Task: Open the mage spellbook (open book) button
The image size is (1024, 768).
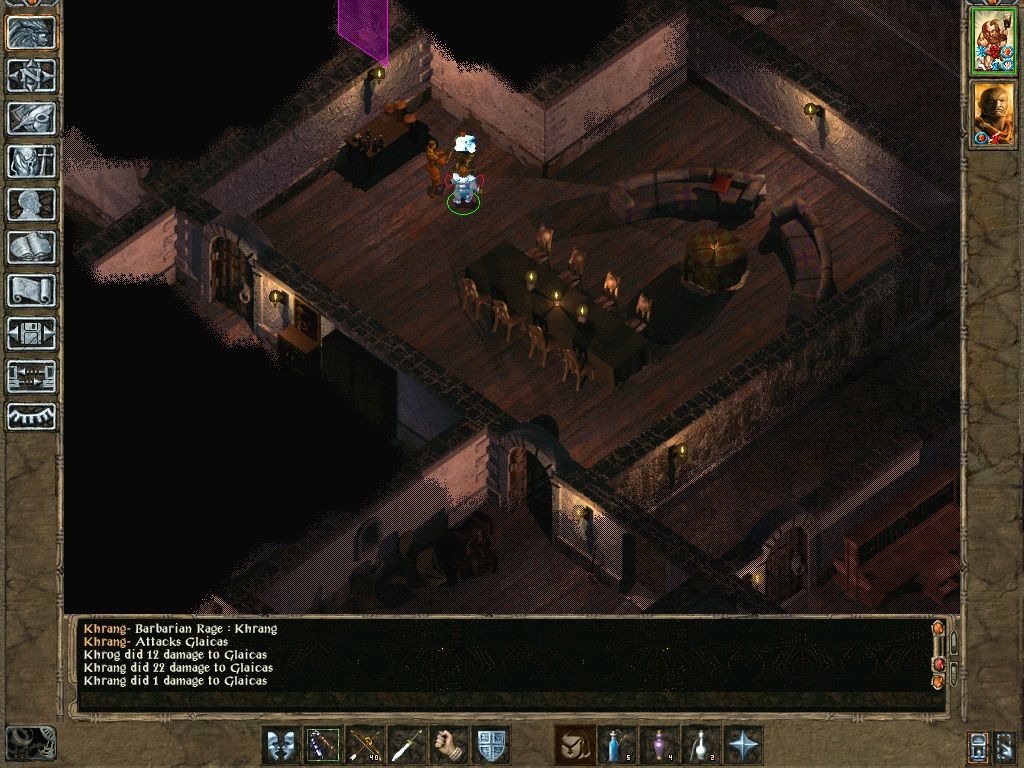Action: pyautogui.click(x=32, y=247)
